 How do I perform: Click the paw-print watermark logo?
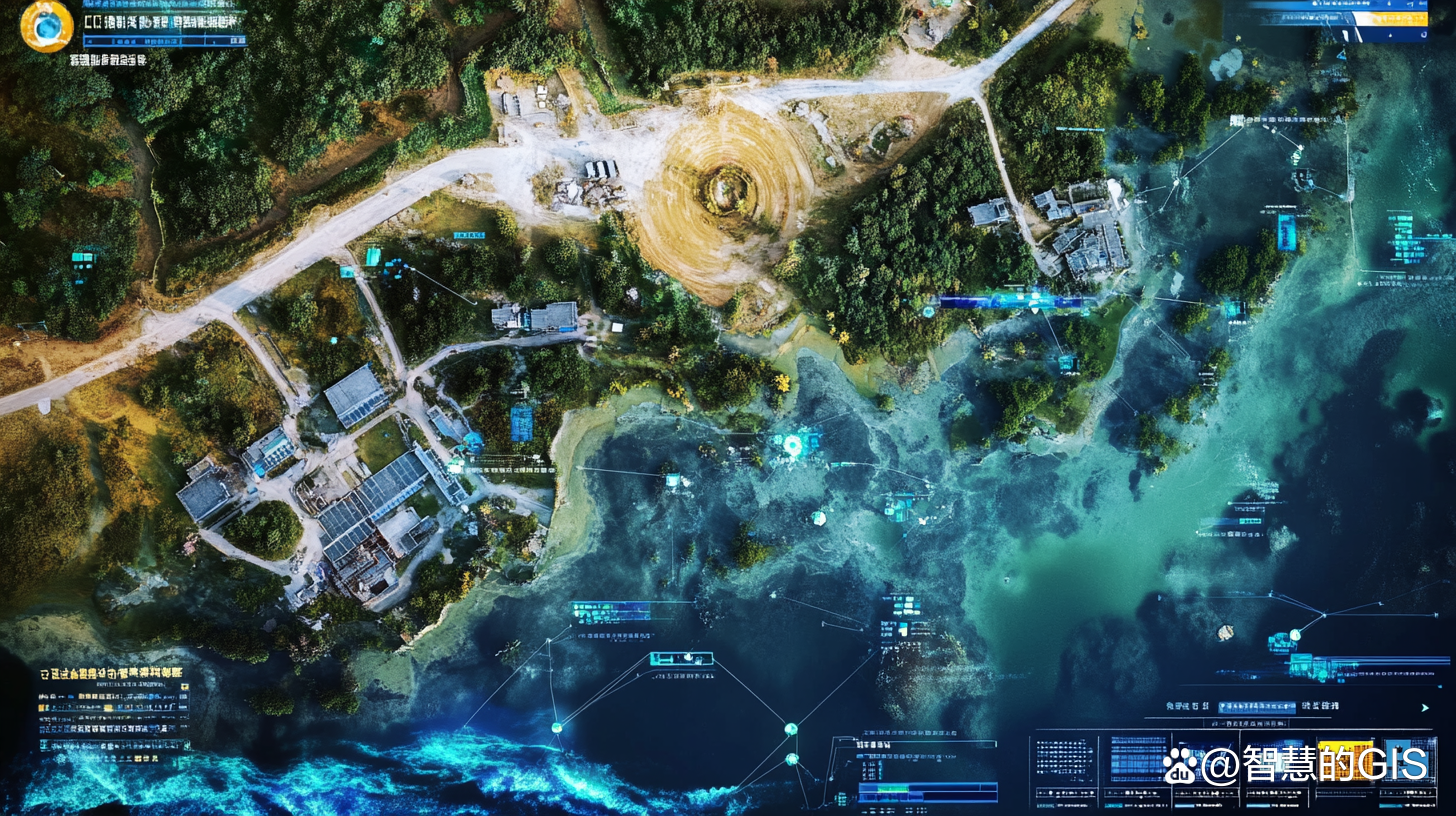pyautogui.click(x=1180, y=765)
